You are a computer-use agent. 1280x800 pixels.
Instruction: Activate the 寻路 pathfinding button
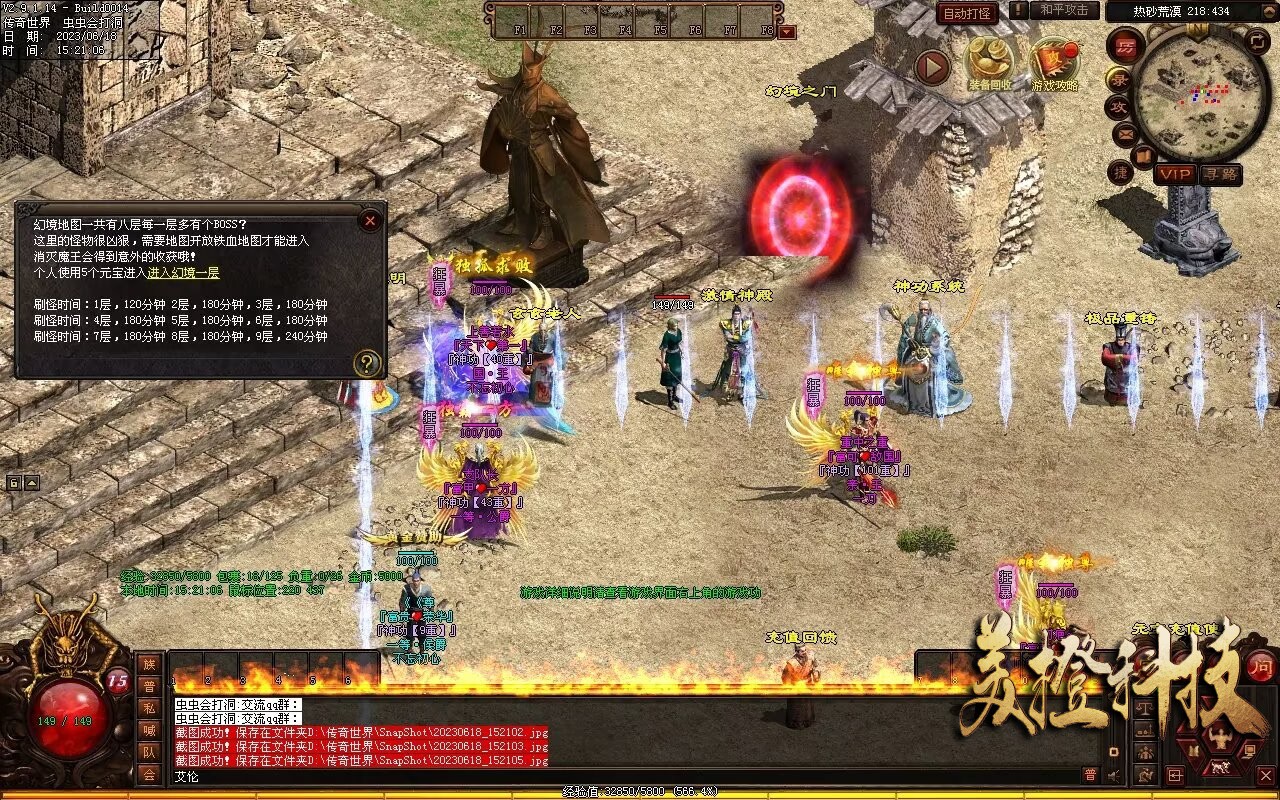click(1220, 174)
